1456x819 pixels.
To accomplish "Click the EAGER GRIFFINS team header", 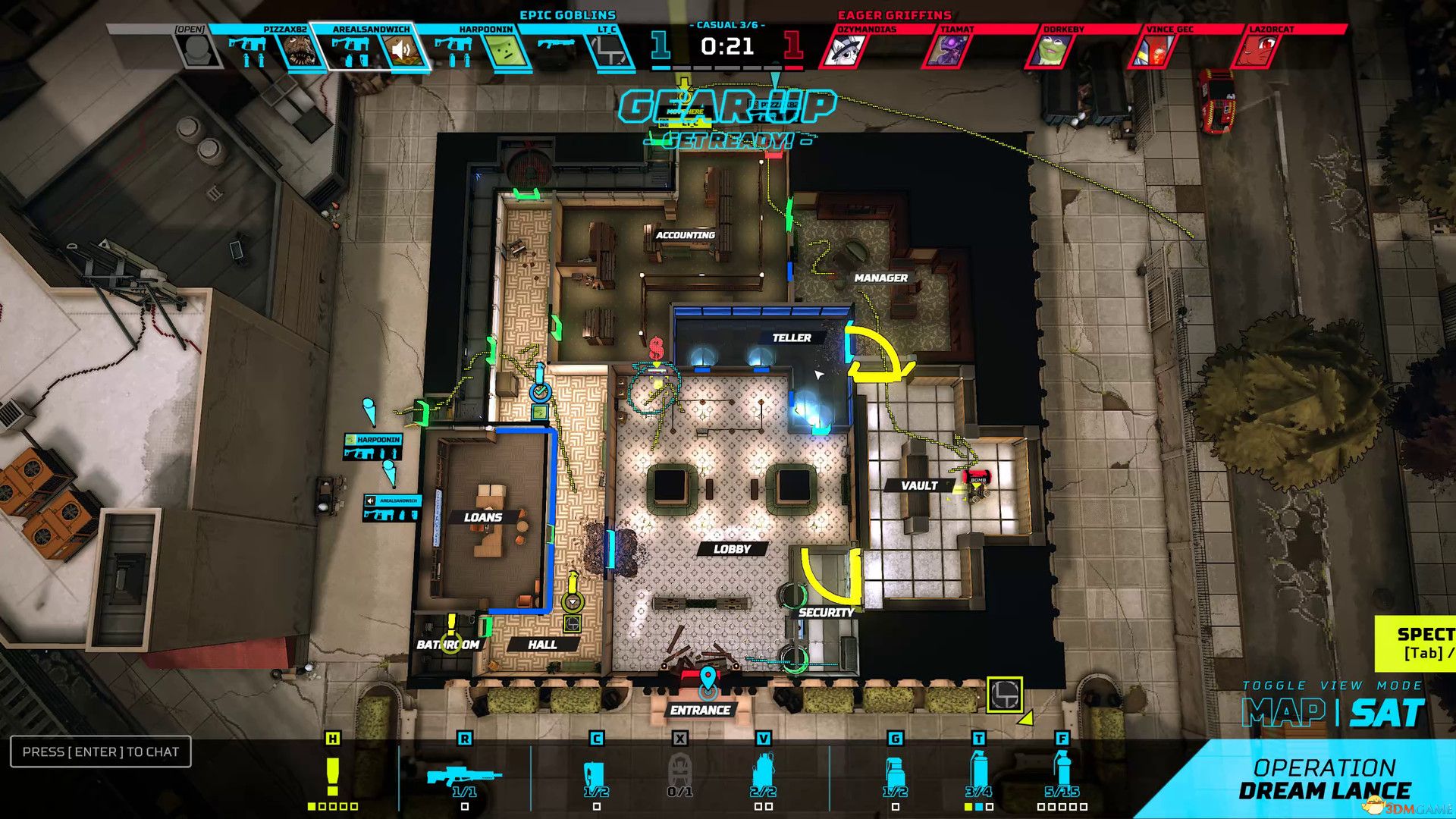I will click(x=895, y=13).
